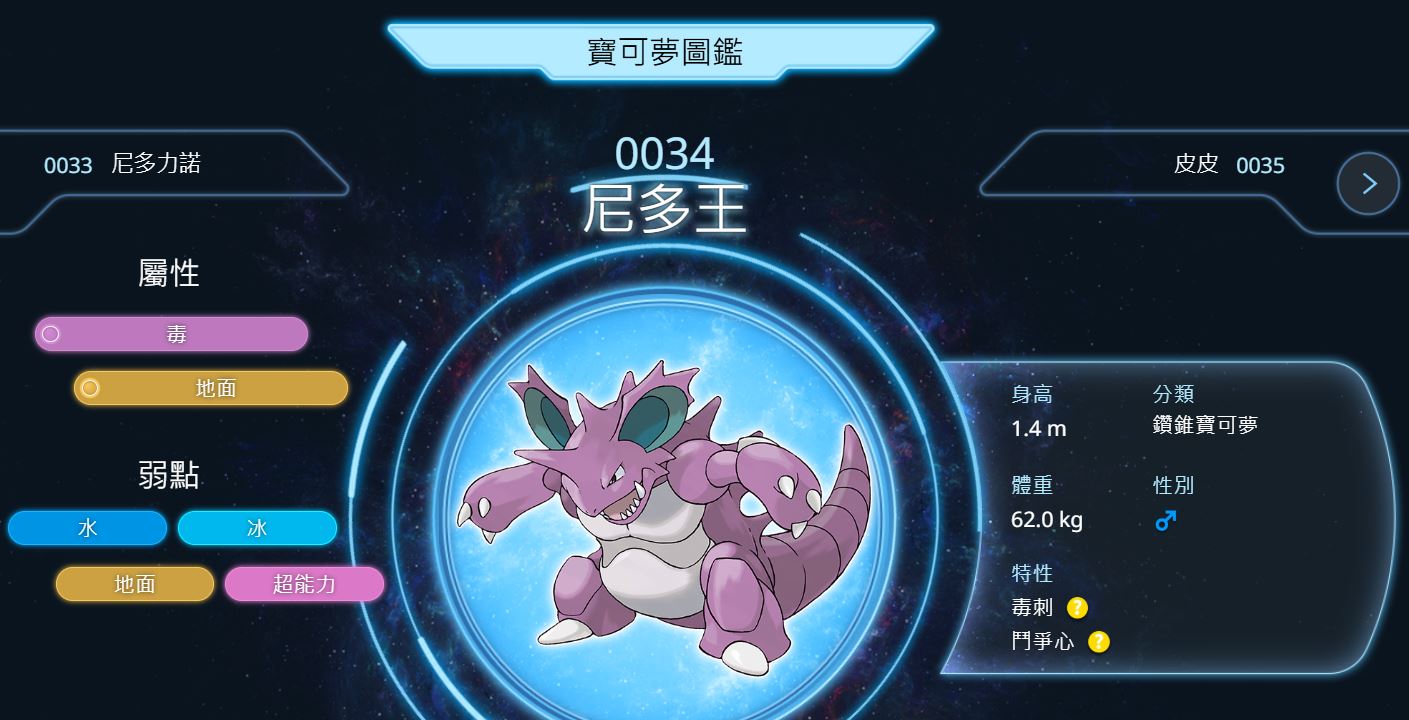Choose the 地面 weakness tag under 弱點
1409x720 pixels.
click(x=135, y=584)
